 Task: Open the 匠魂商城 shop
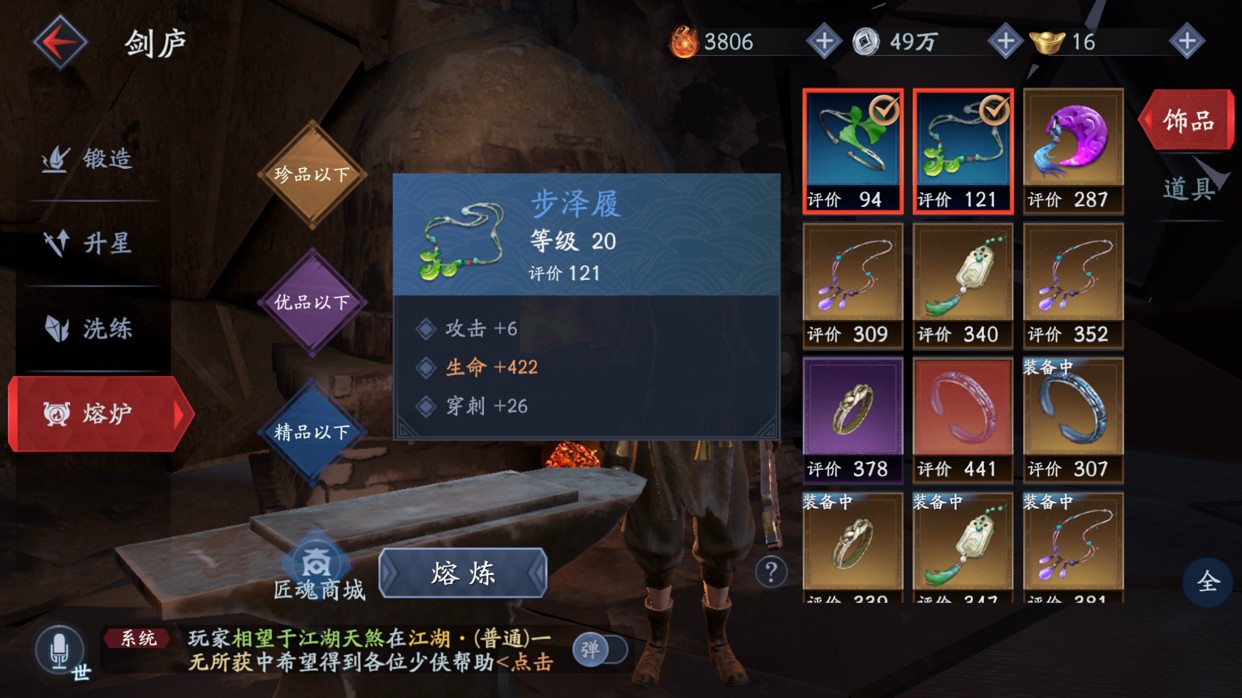[318, 570]
